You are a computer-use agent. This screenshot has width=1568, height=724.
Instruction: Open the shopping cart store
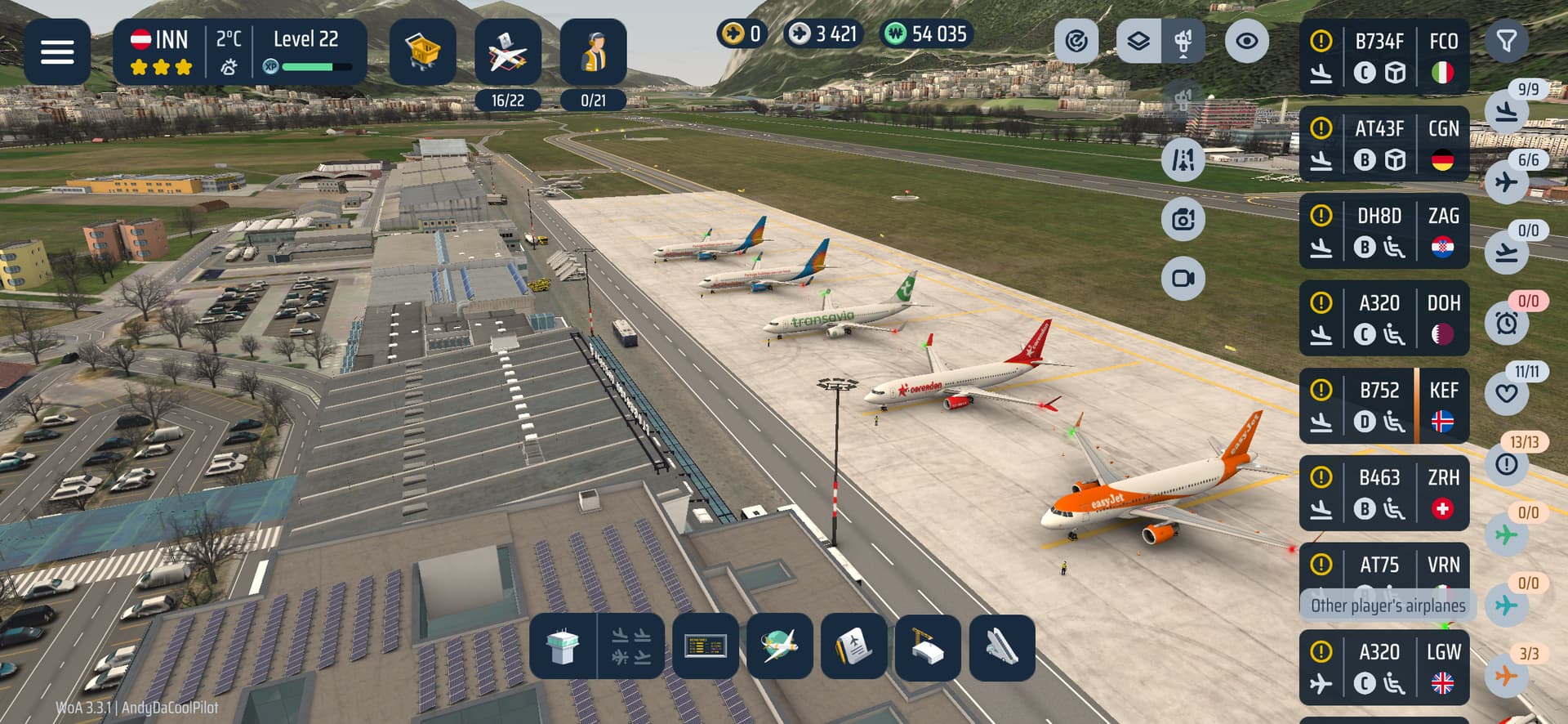422,52
